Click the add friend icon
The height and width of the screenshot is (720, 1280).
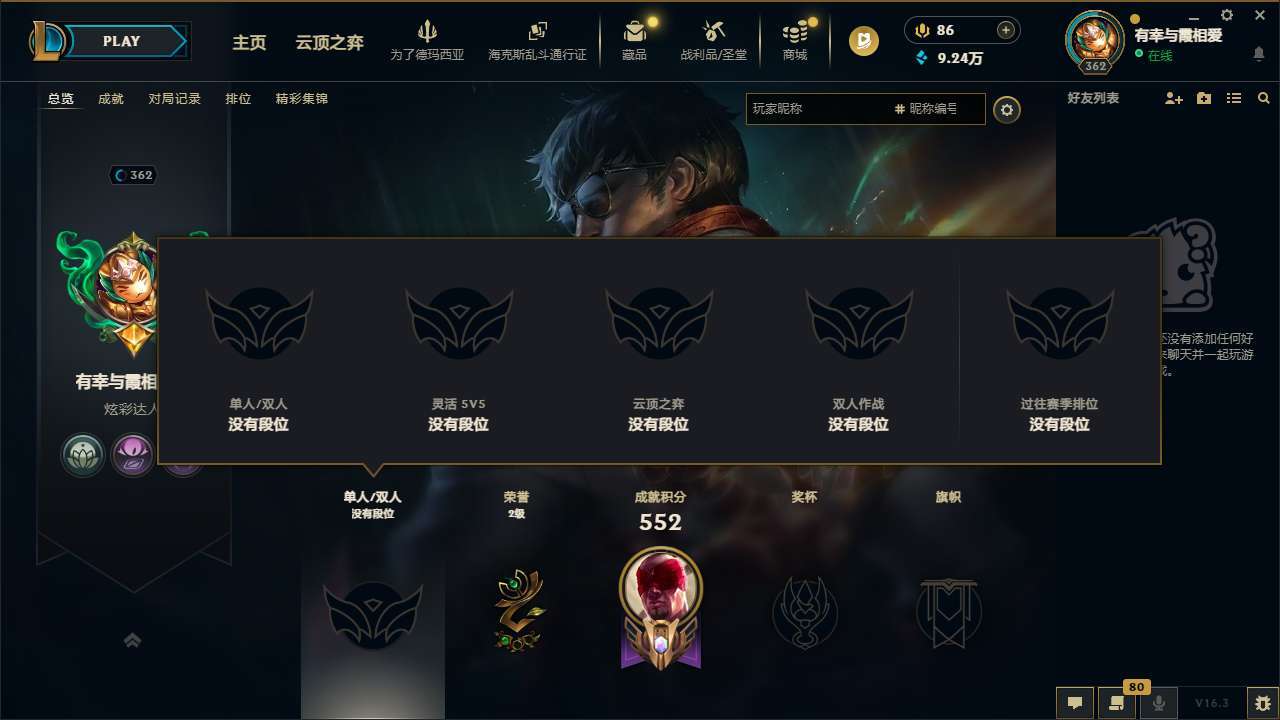click(1172, 98)
